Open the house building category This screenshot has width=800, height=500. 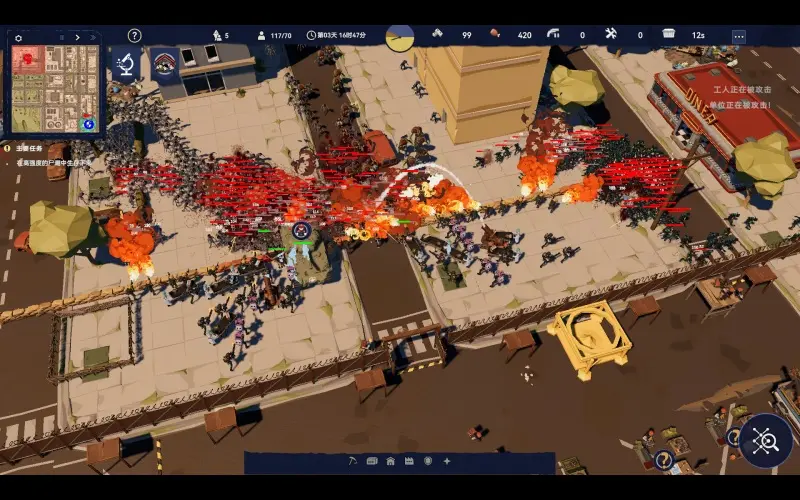[x=391, y=461]
